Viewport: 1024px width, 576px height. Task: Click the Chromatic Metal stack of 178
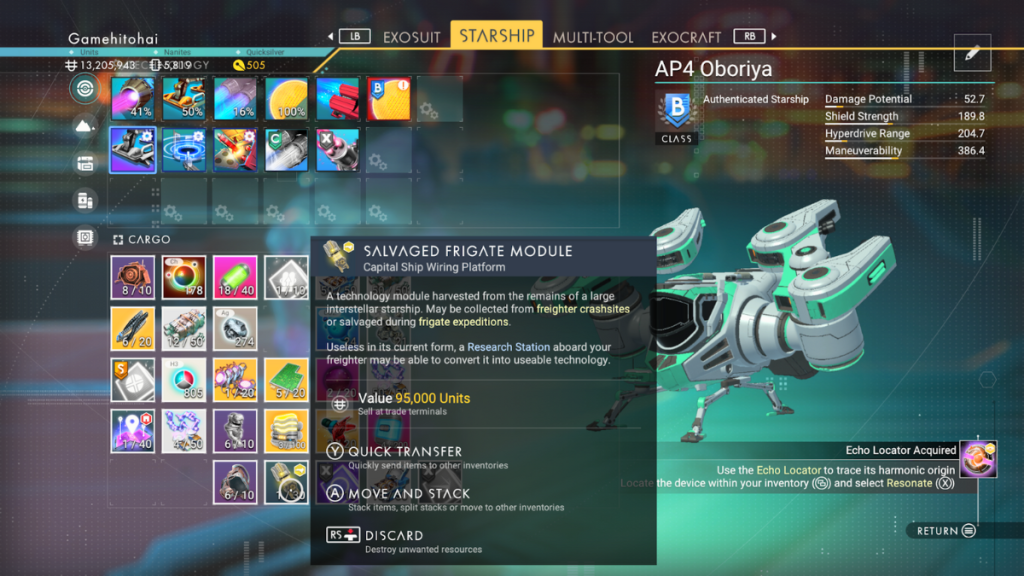(184, 277)
